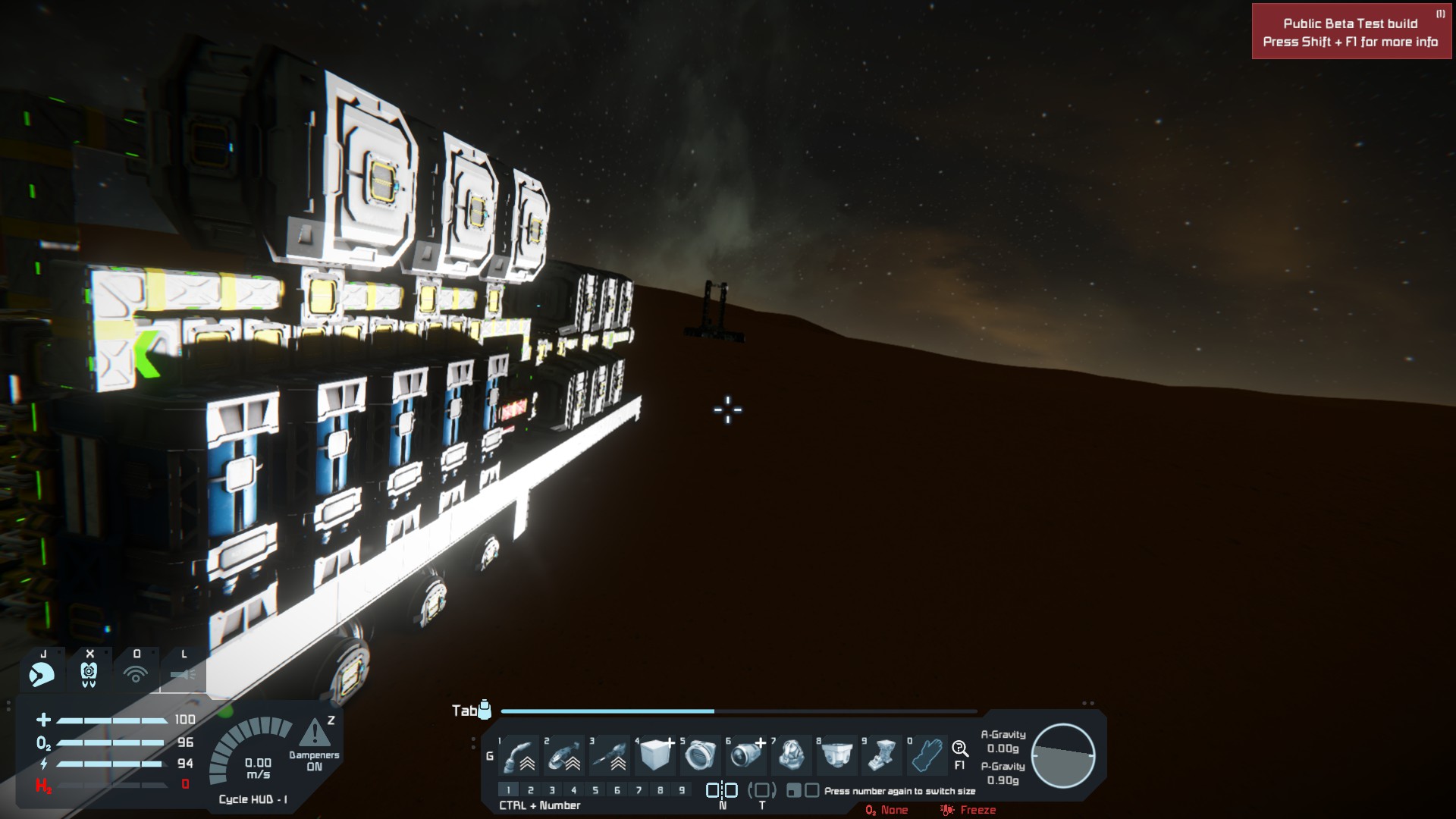
Task: Switch to toolbar page 9
Action: [682, 790]
